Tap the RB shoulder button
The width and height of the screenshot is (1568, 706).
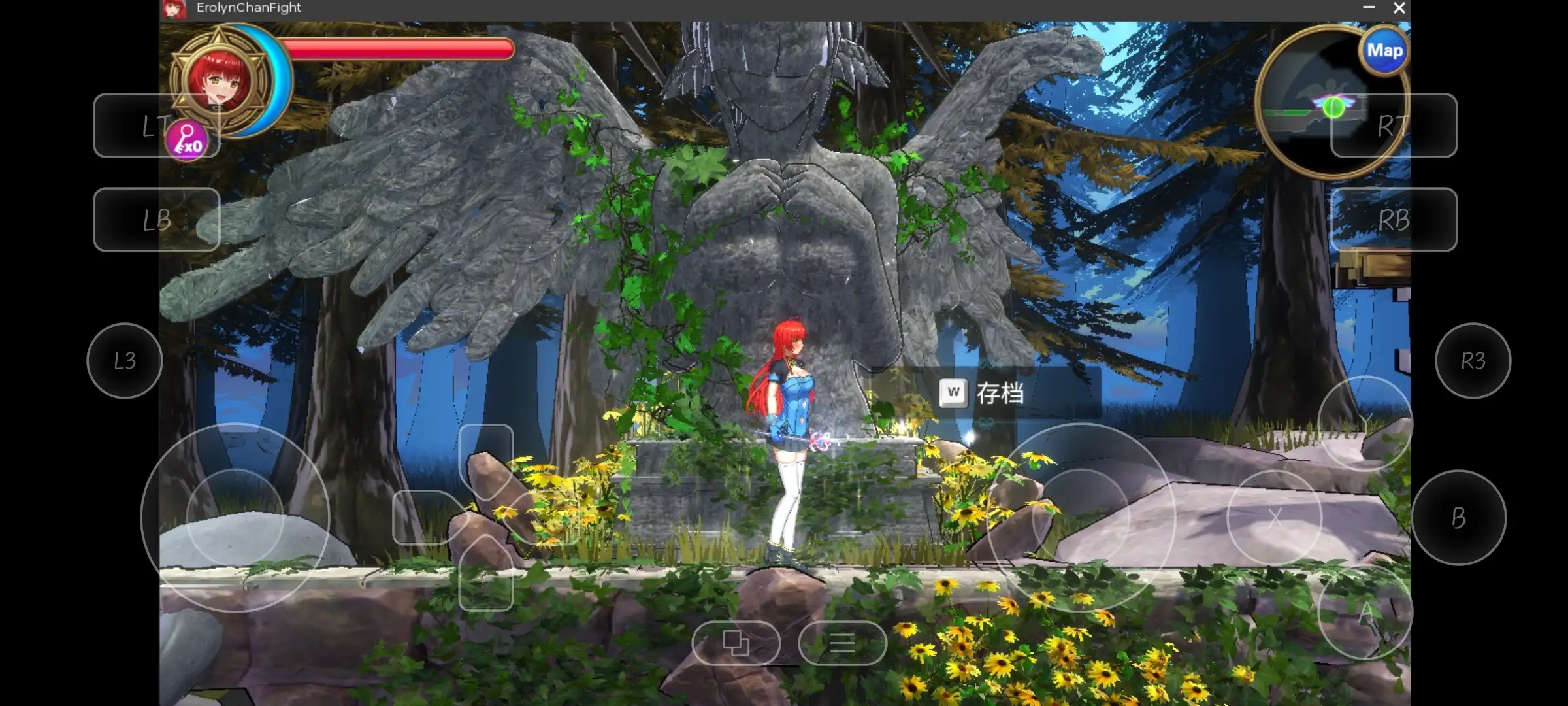click(x=1393, y=220)
